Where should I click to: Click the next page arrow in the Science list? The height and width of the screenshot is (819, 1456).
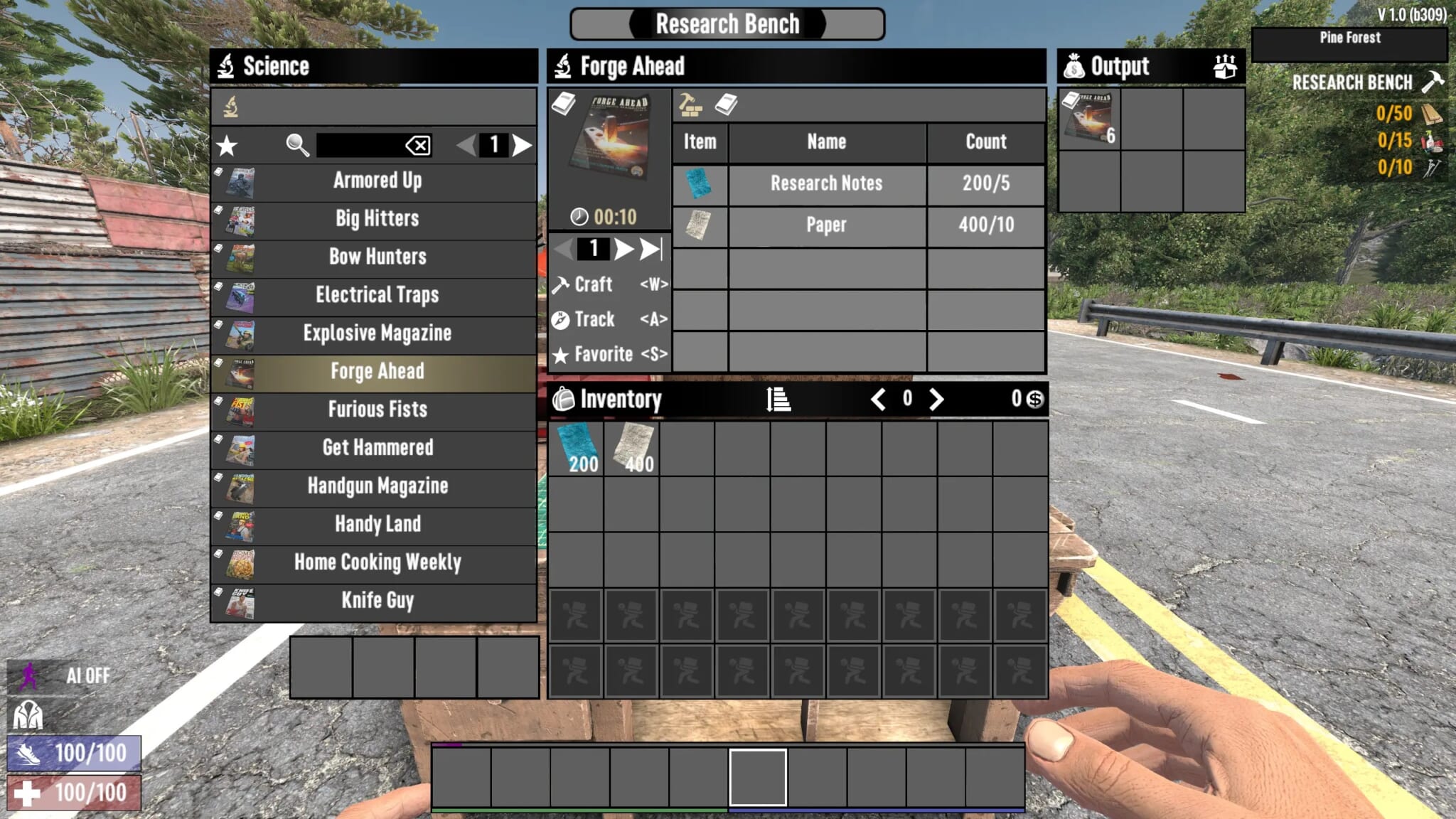(521, 144)
